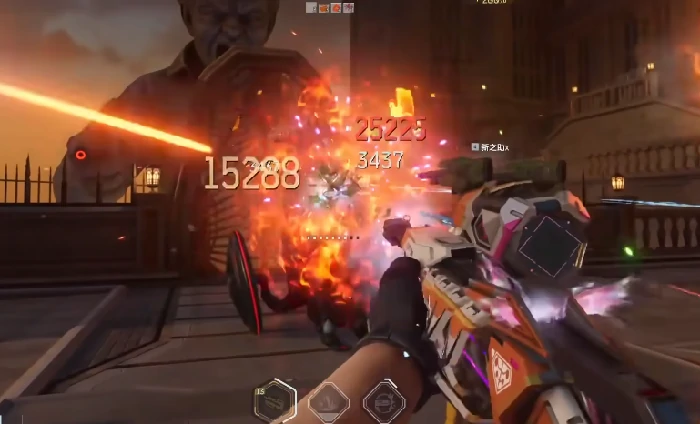Screen dimensions: 700x424
Task: Activate the diamond-framed flame ability icon
Action: coord(328,401)
